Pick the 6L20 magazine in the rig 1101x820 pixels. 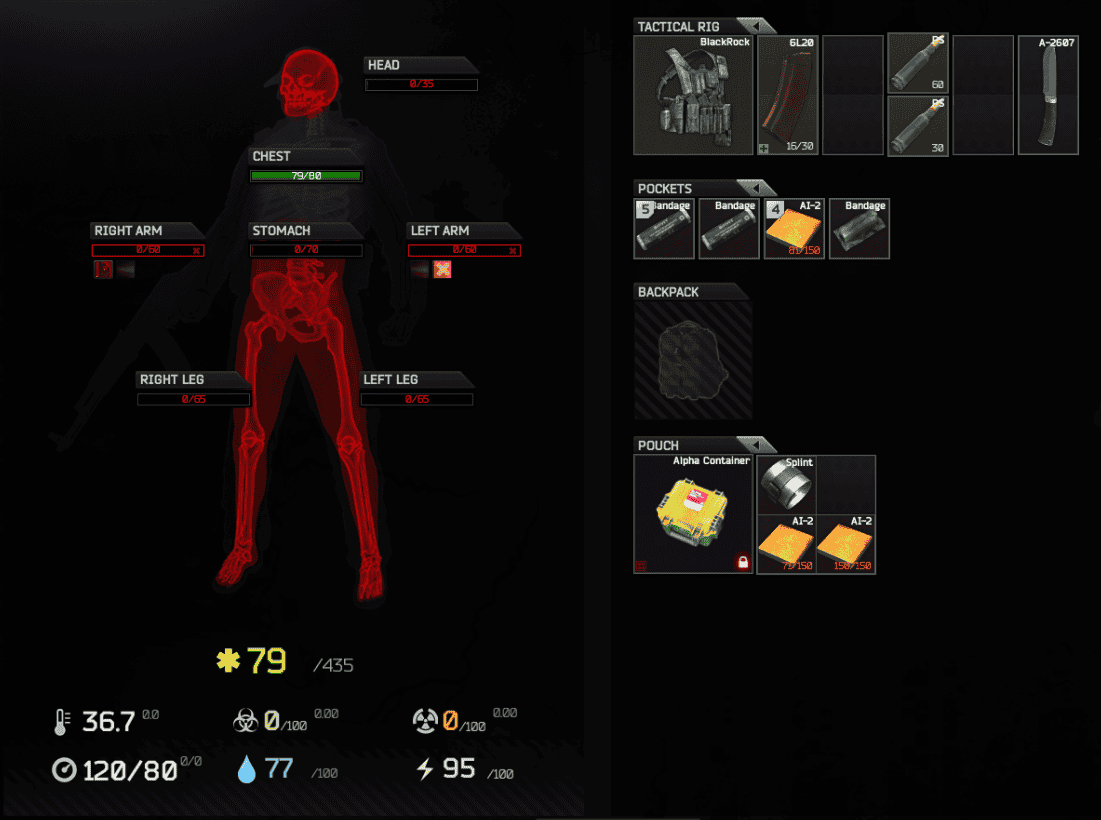pyautogui.click(x=787, y=96)
